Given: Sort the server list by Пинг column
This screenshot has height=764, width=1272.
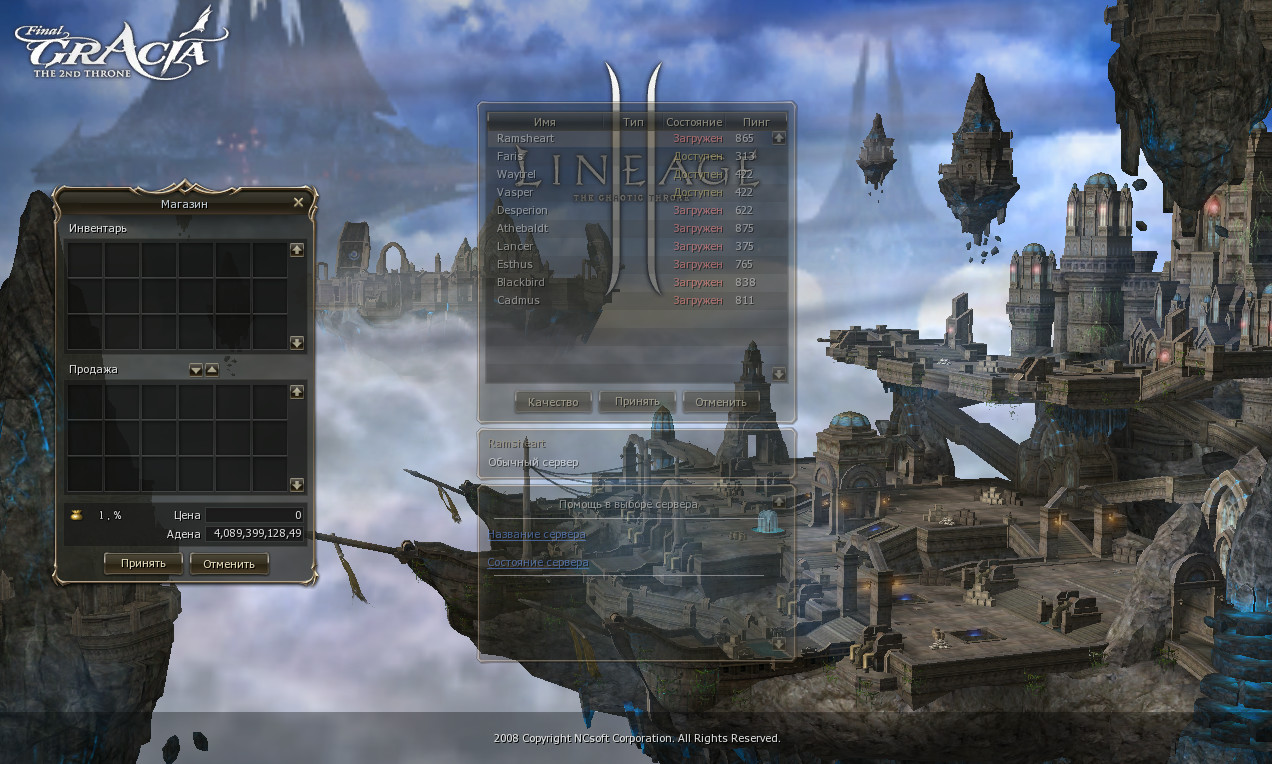Looking at the screenshot, I should (756, 121).
